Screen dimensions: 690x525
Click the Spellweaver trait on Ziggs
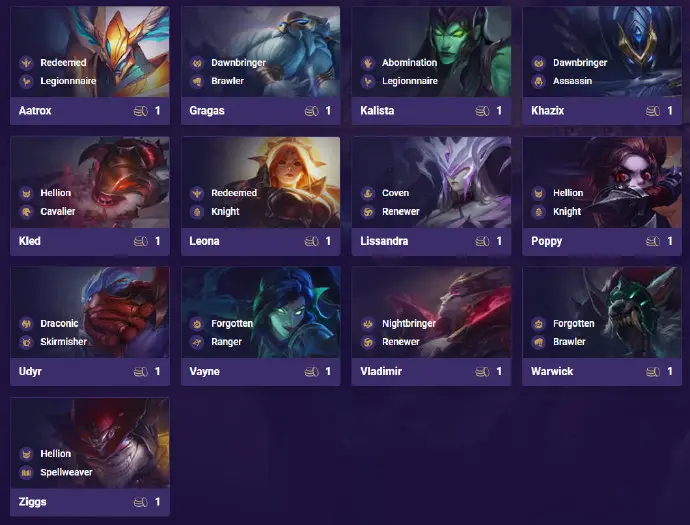pyautogui.click(x=69, y=472)
